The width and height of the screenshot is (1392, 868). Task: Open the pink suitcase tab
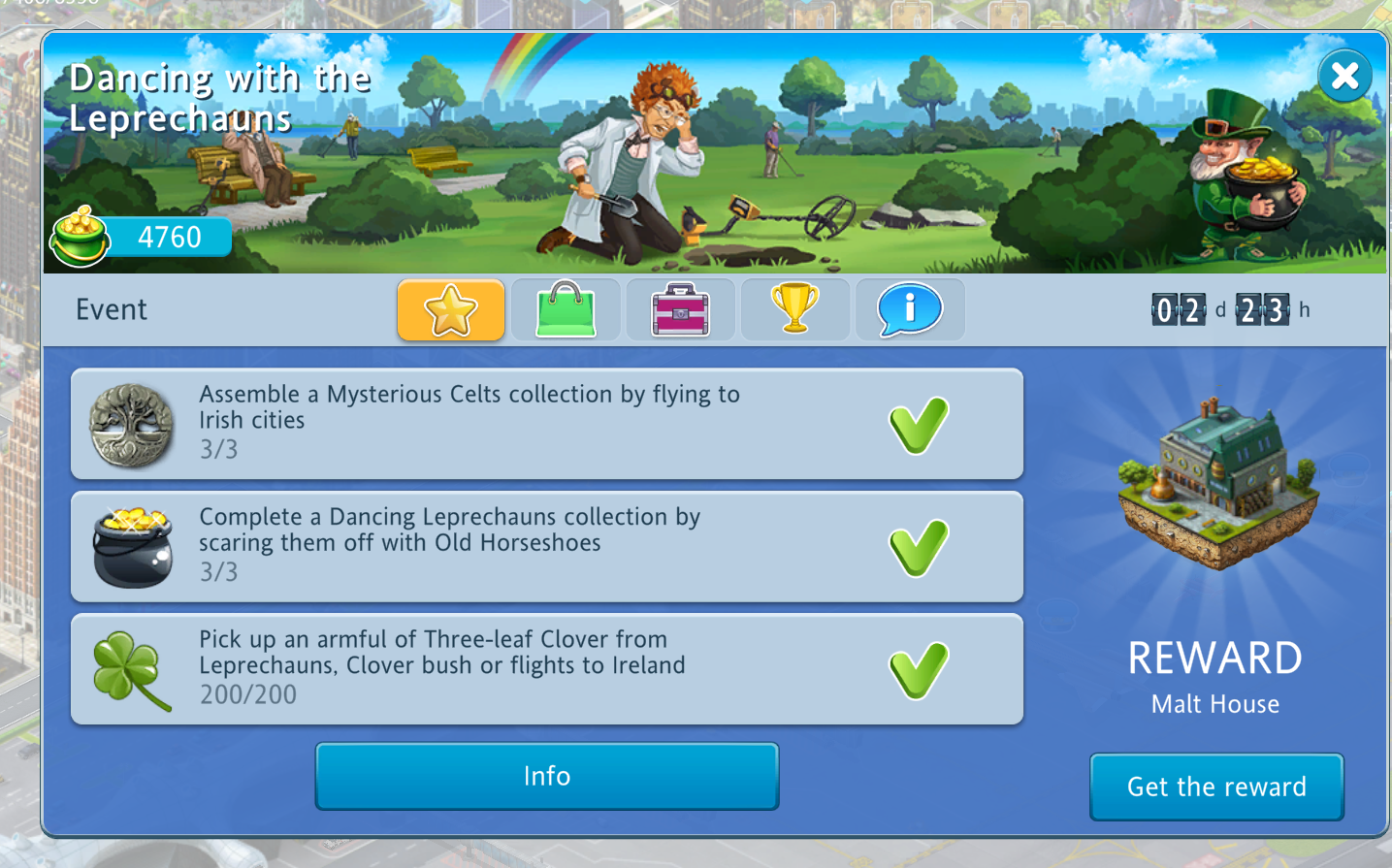[680, 310]
